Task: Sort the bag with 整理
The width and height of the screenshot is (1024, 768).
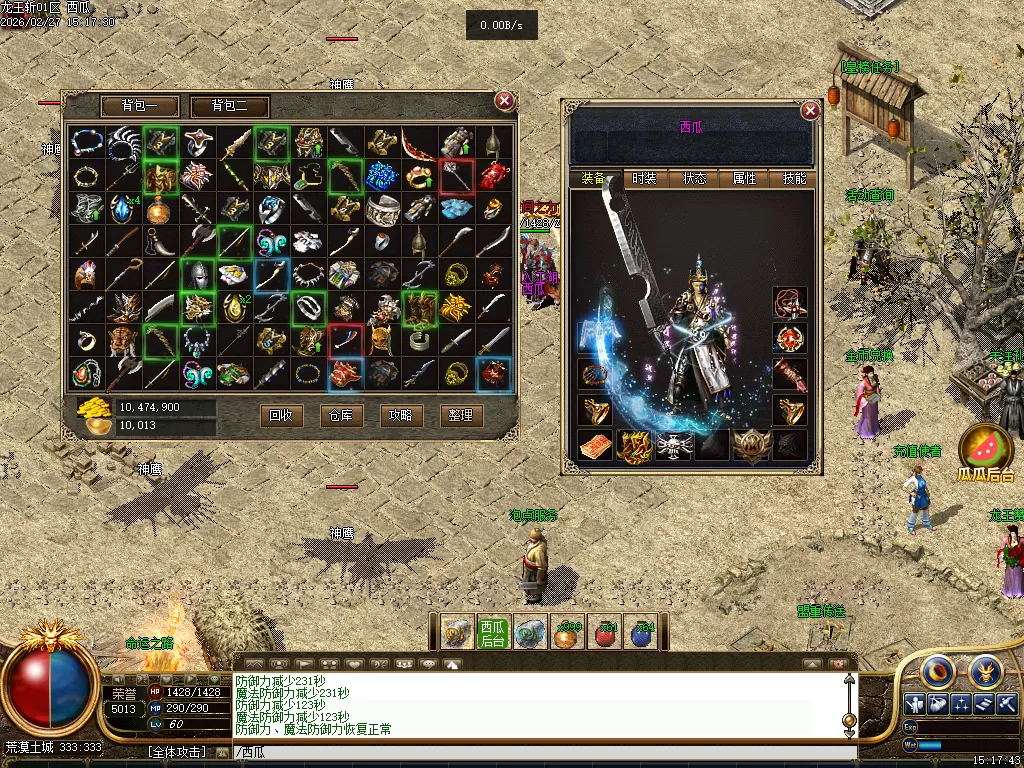Action: 461,415
